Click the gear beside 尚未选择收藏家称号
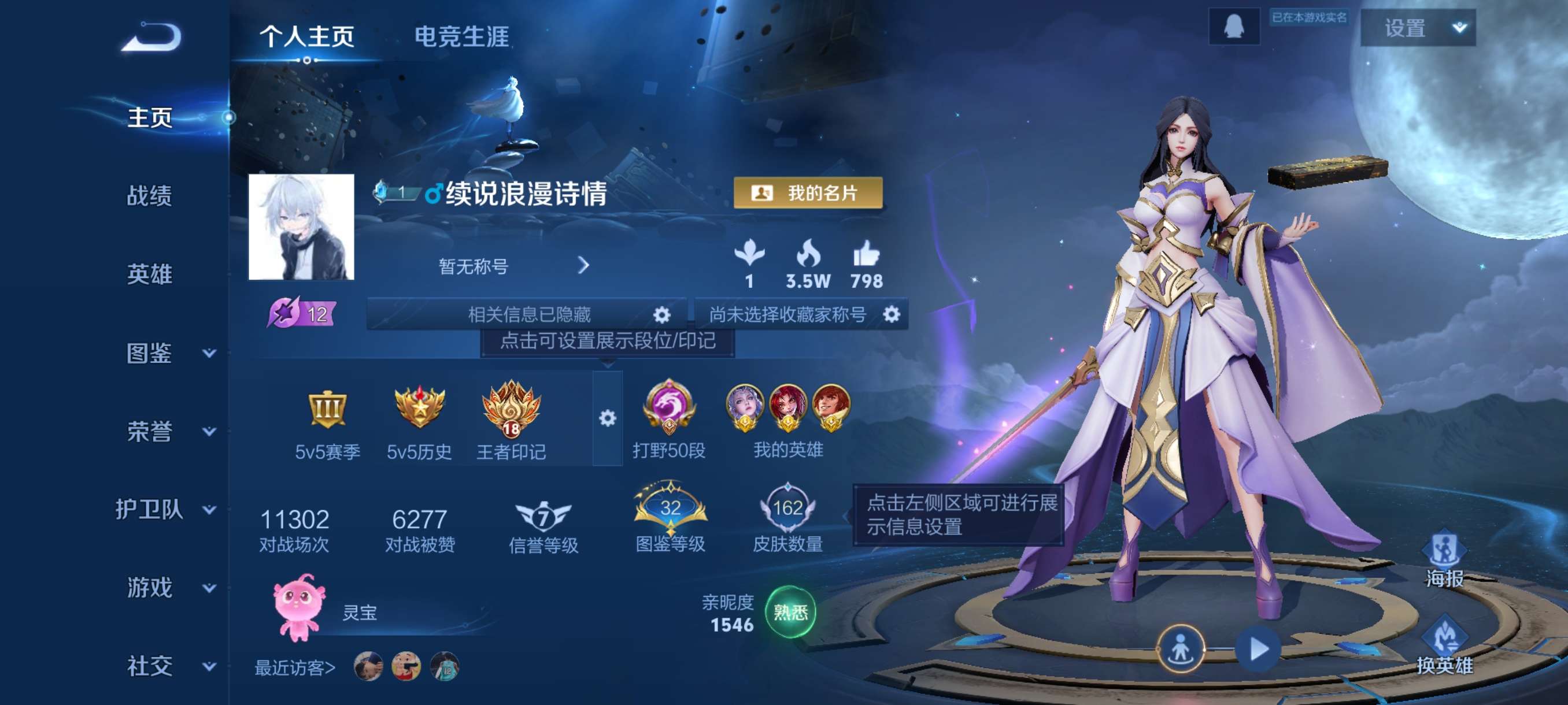This screenshot has width=1568, height=705. [890, 314]
